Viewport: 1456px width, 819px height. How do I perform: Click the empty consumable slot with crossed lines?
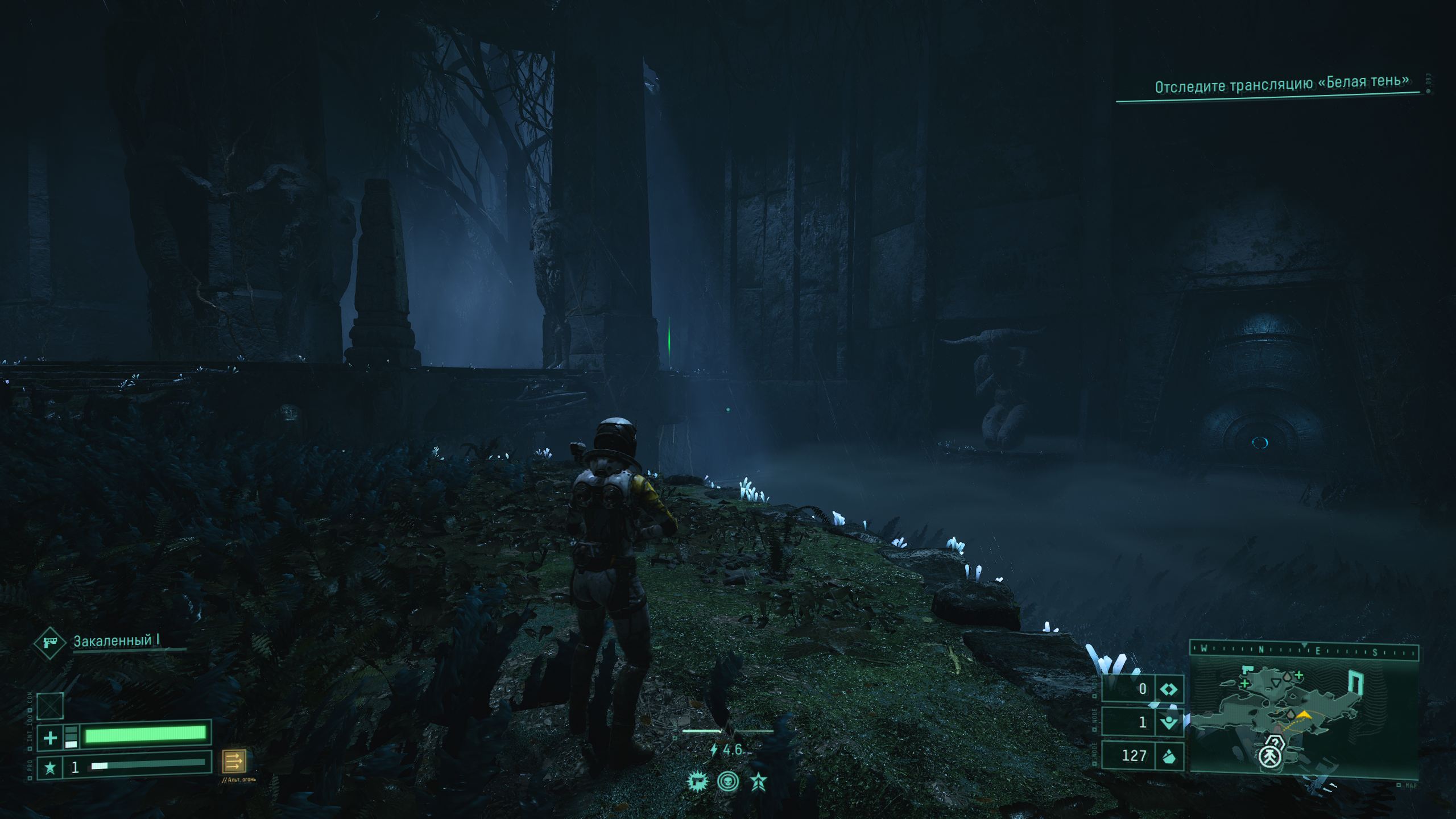pos(50,706)
